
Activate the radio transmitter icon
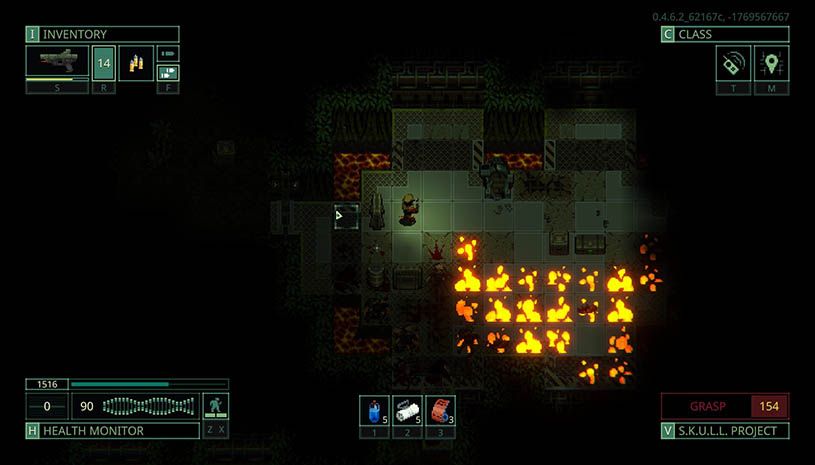pyautogui.click(x=733, y=63)
